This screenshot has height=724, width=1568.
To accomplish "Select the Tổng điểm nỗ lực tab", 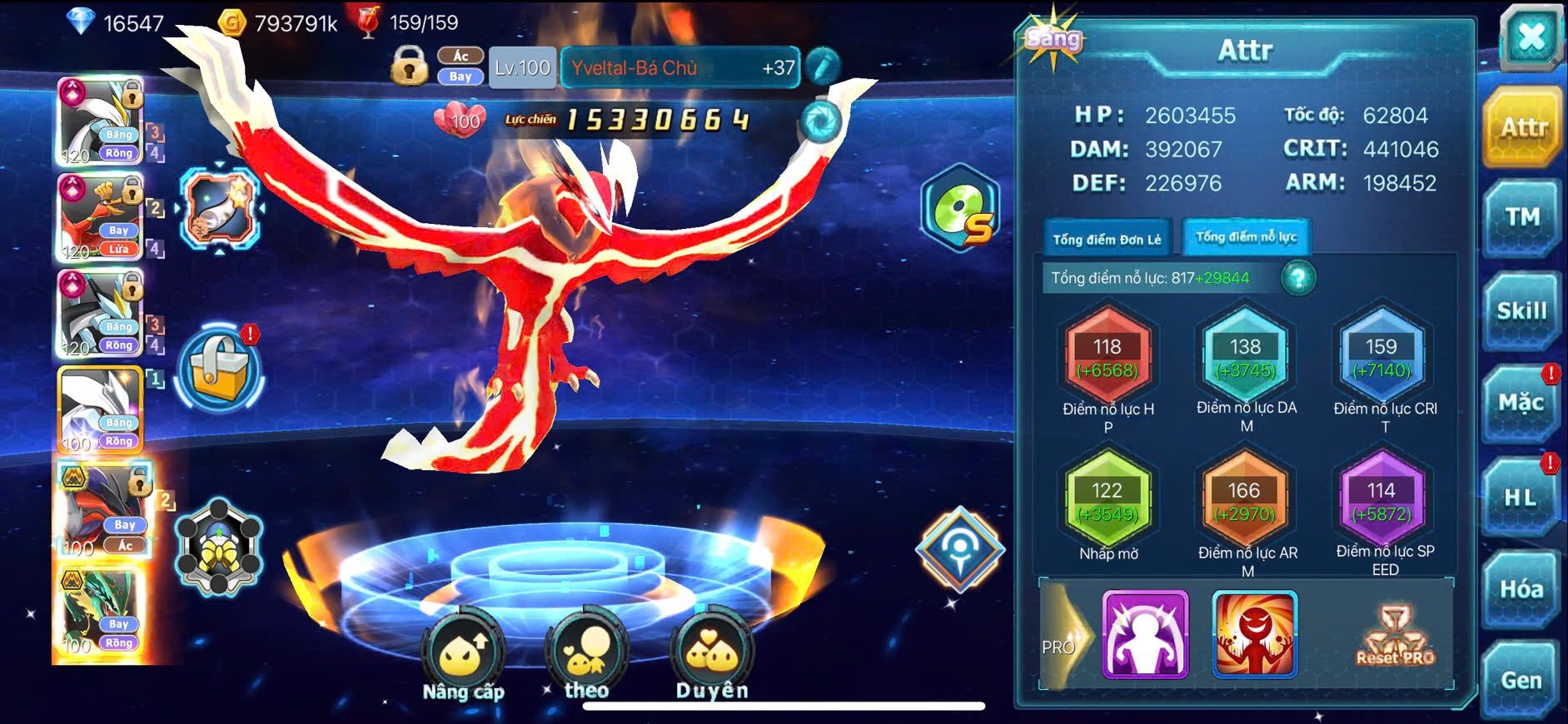I will coord(1246,237).
